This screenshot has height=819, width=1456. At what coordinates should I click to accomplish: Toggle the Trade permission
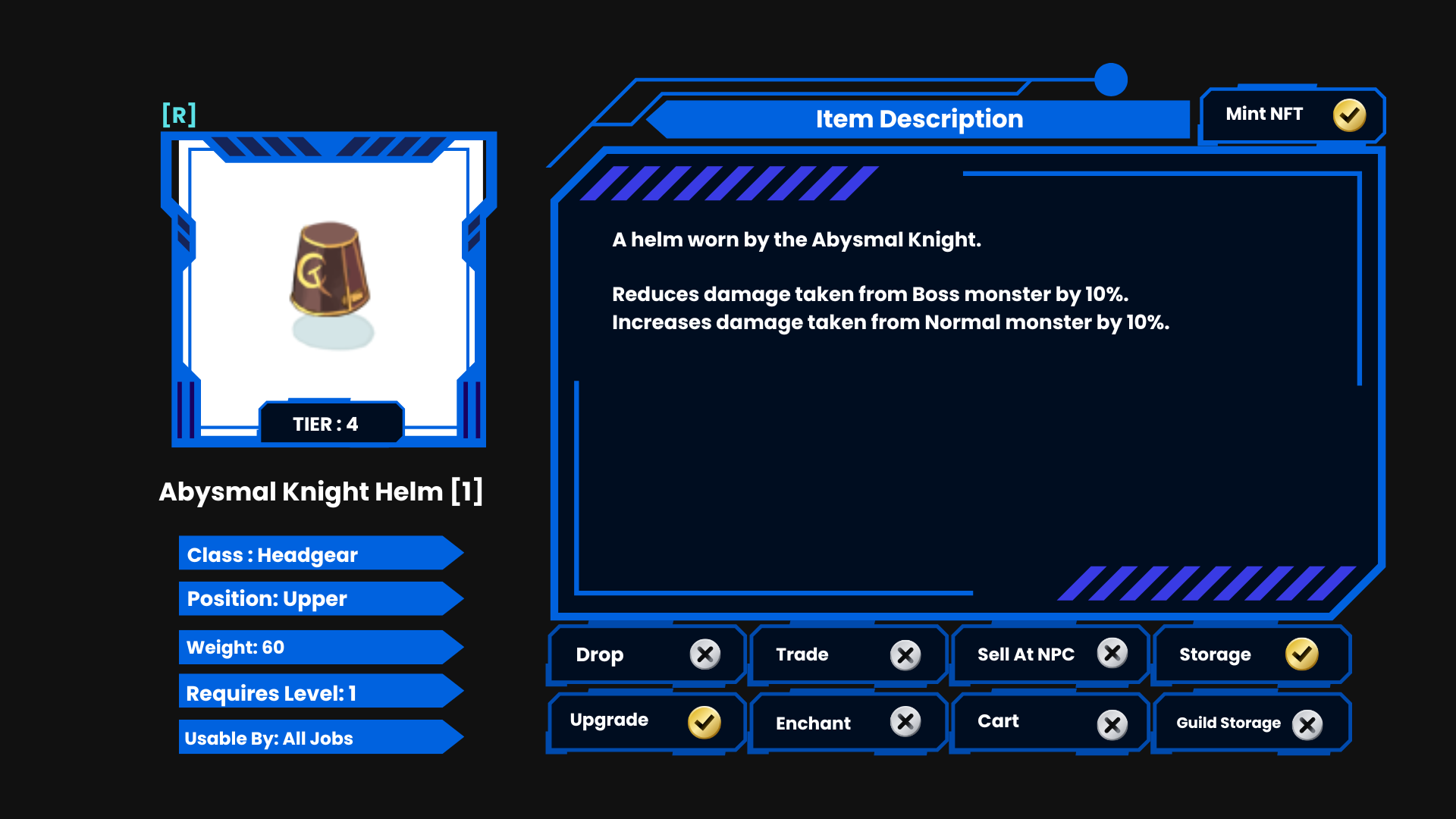pos(905,654)
